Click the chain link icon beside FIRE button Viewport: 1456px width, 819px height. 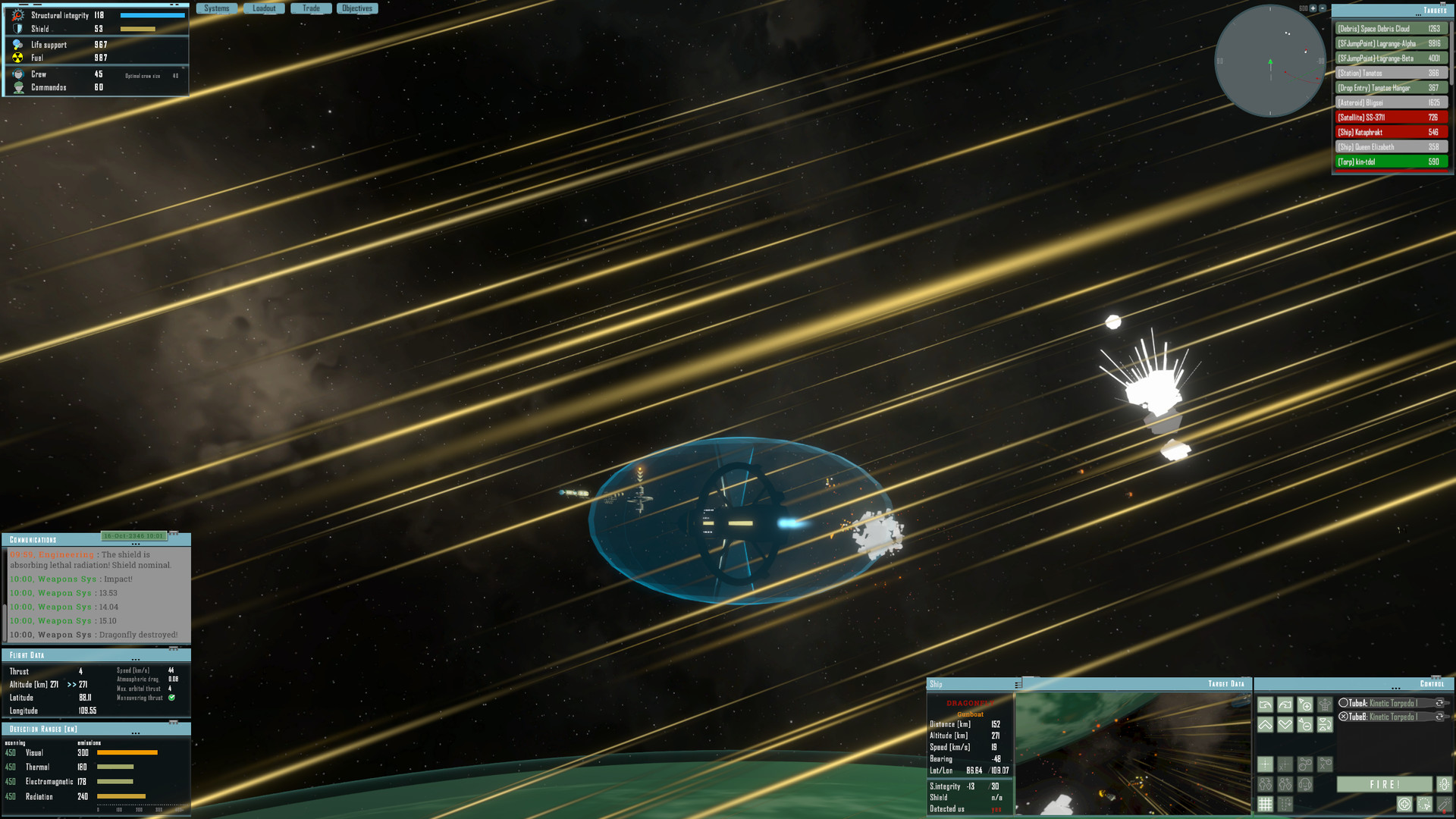point(1445,785)
